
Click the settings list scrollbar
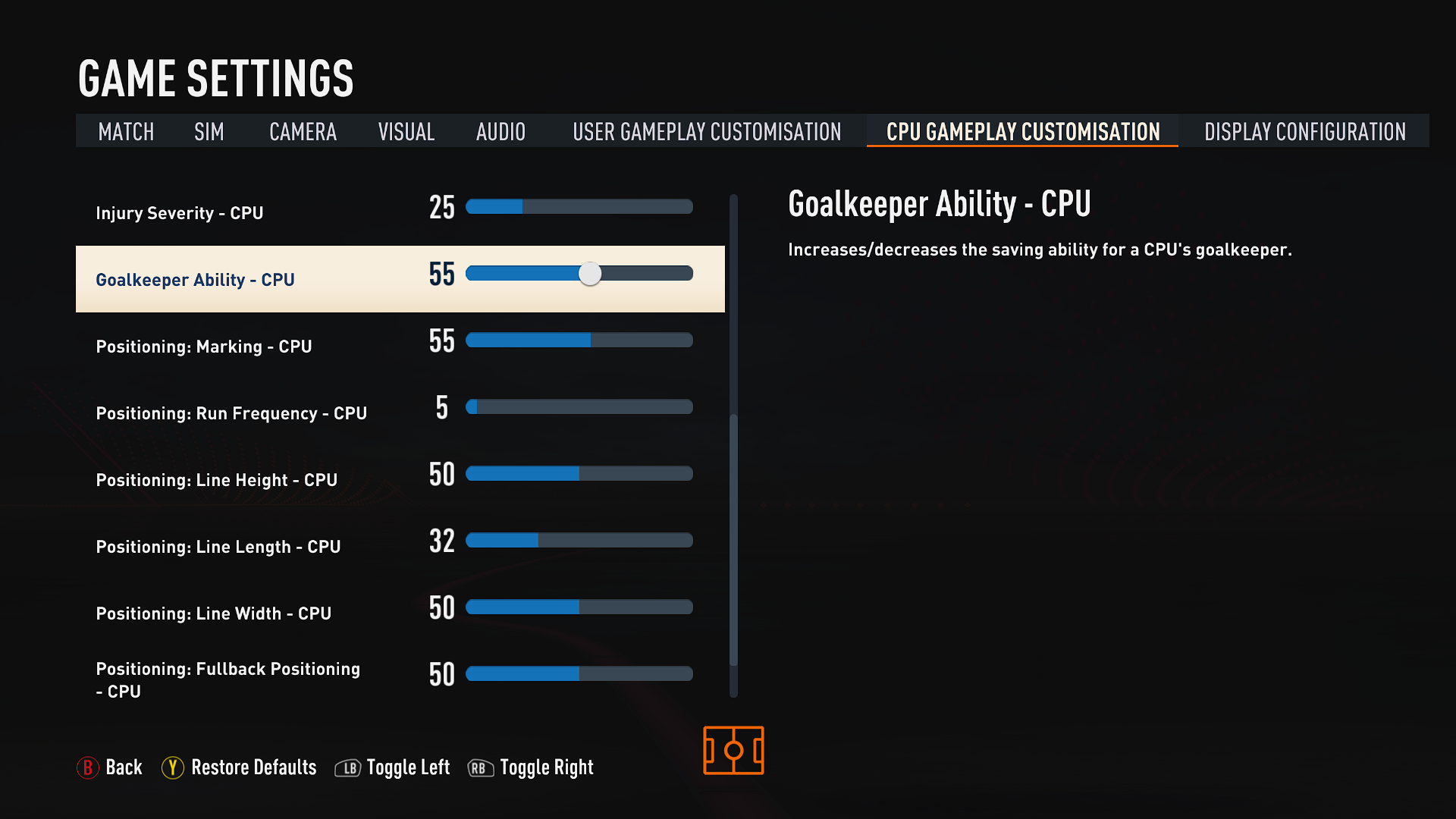pos(733,538)
